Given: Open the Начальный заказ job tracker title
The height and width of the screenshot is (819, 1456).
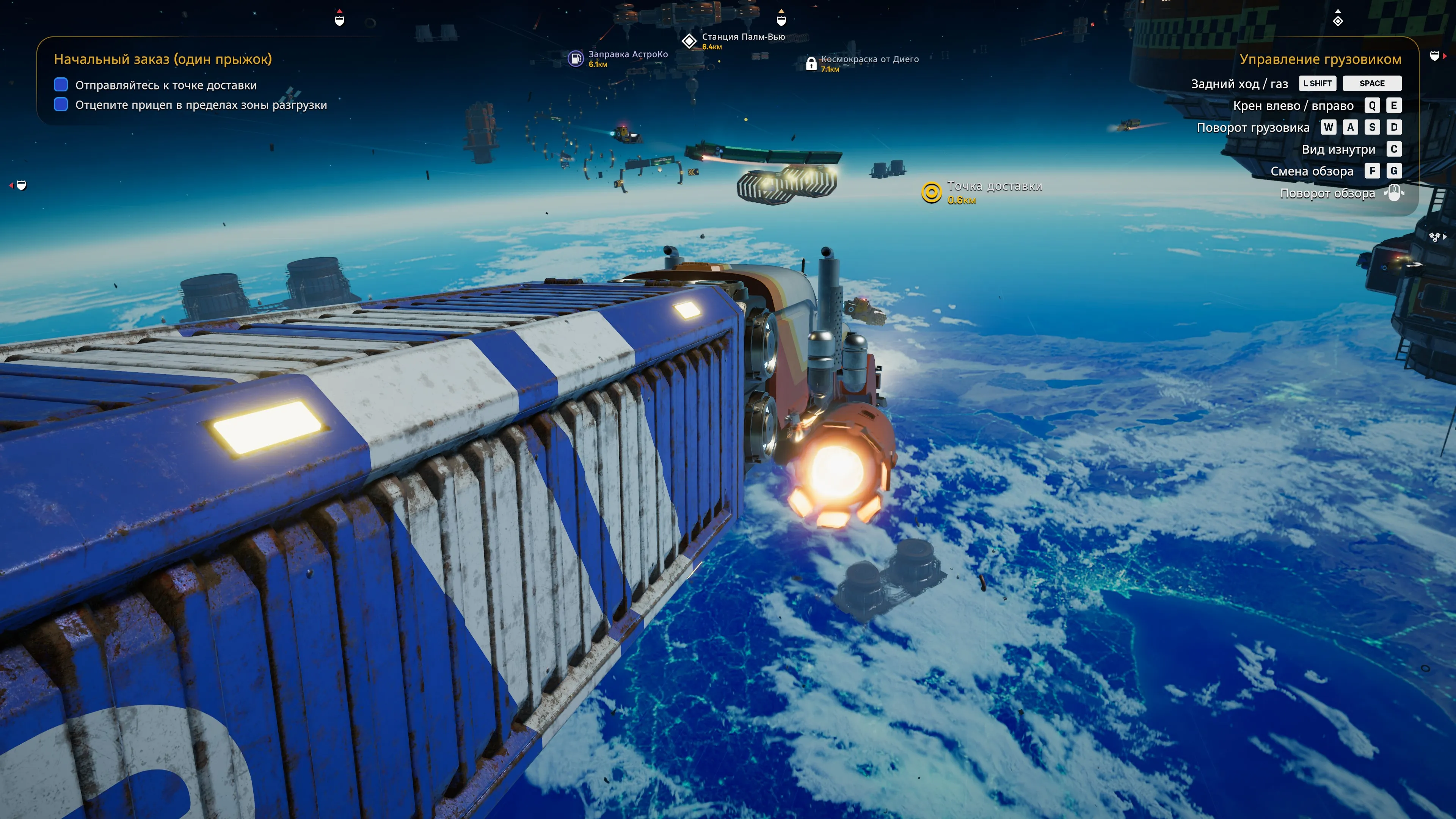Looking at the screenshot, I should point(163,60).
